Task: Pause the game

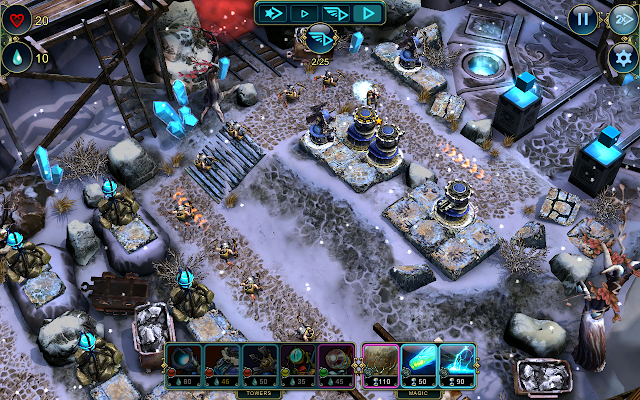Action: 582,18
